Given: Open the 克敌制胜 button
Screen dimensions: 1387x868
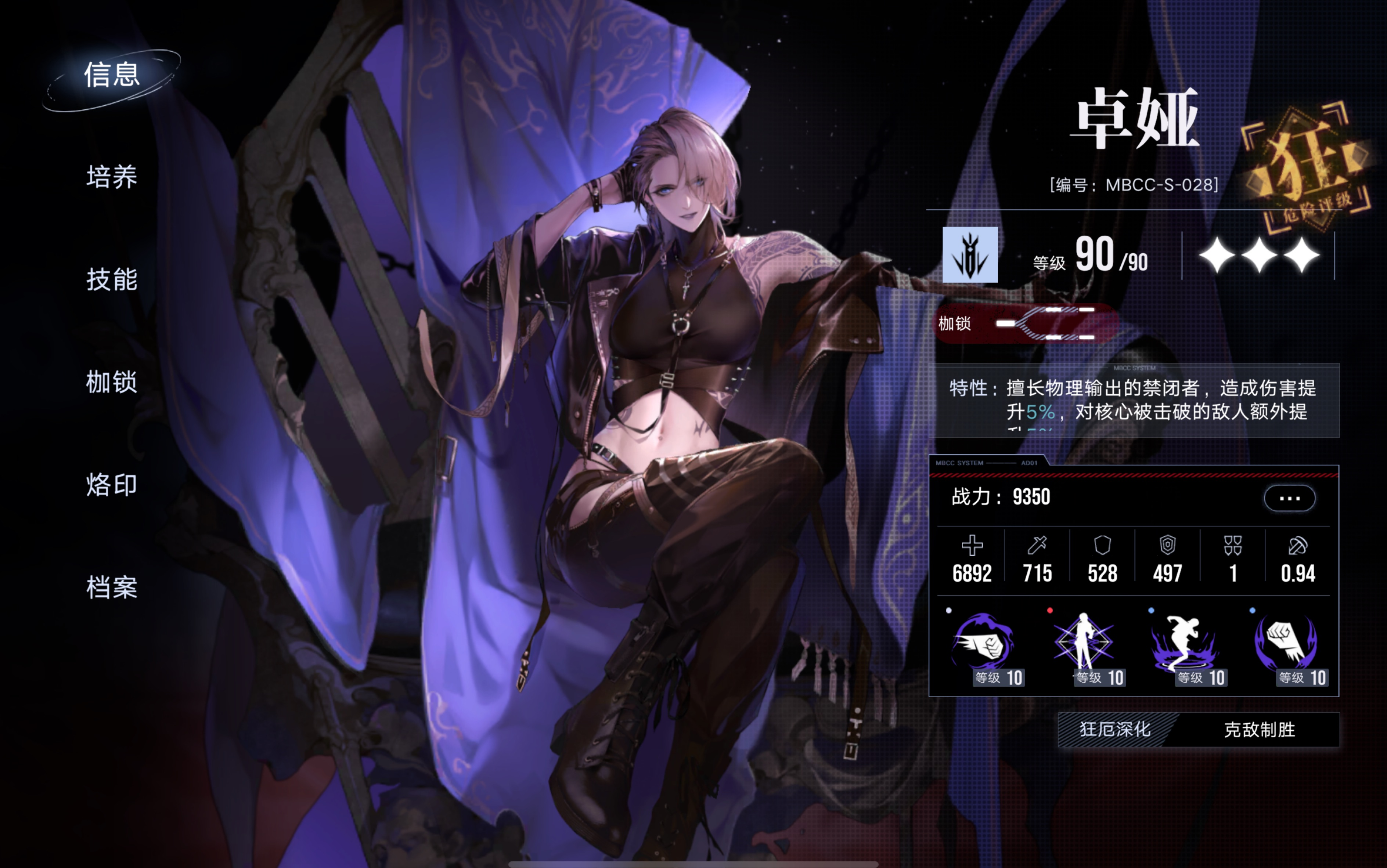Looking at the screenshot, I should click(1259, 730).
